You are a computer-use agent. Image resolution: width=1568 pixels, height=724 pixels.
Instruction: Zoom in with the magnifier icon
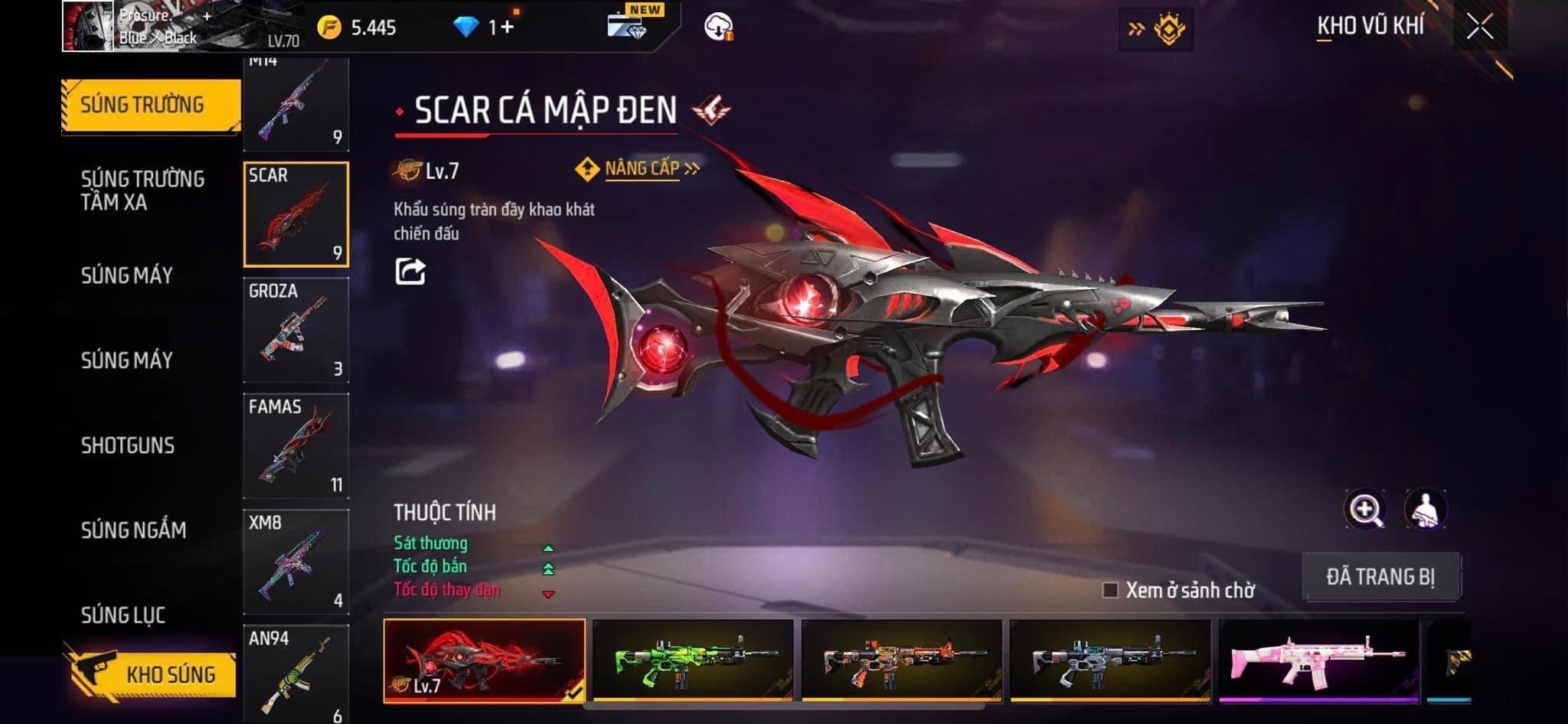(1364, 510)
